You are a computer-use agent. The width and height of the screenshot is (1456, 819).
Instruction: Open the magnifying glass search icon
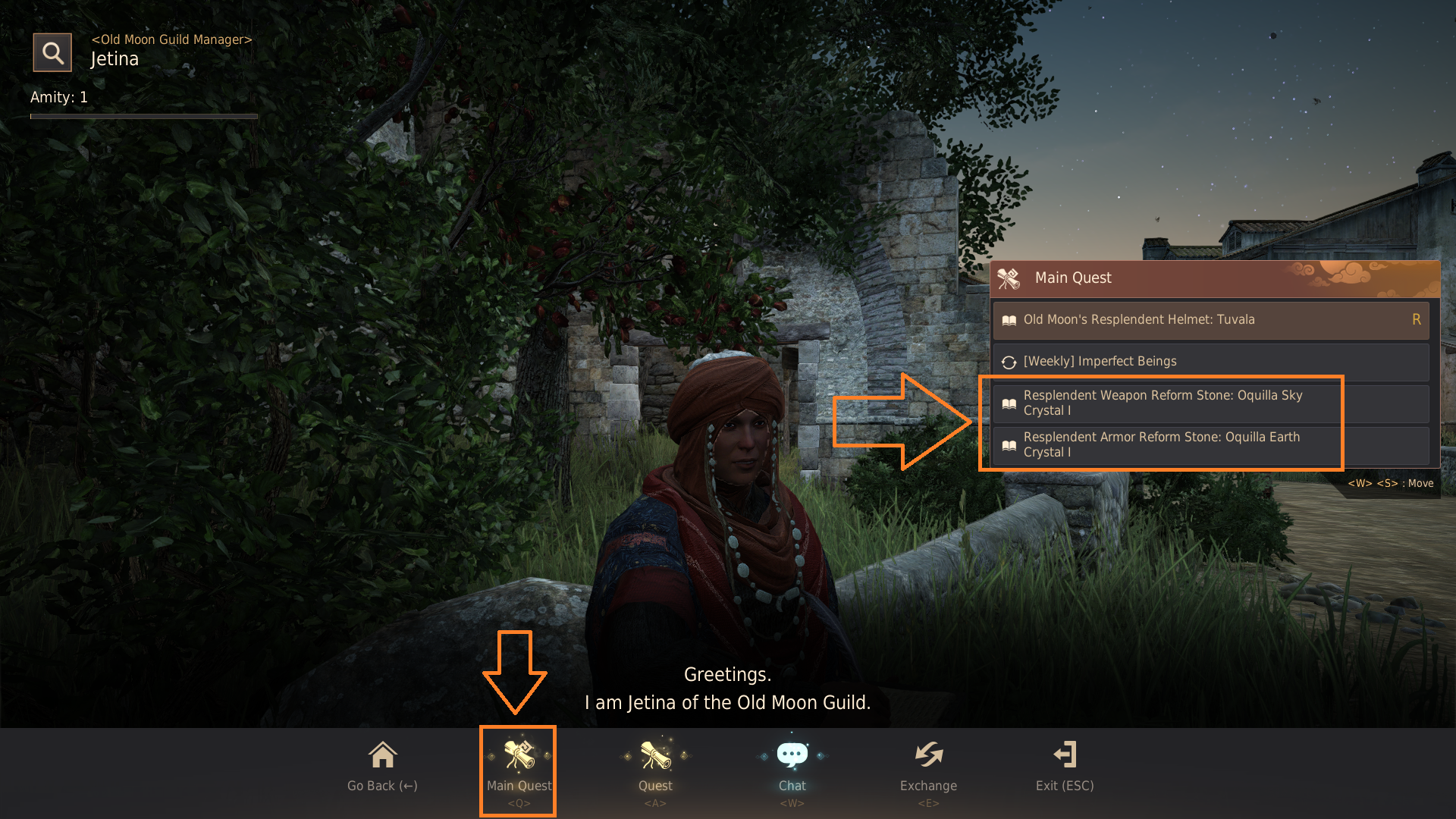point(52,52)
